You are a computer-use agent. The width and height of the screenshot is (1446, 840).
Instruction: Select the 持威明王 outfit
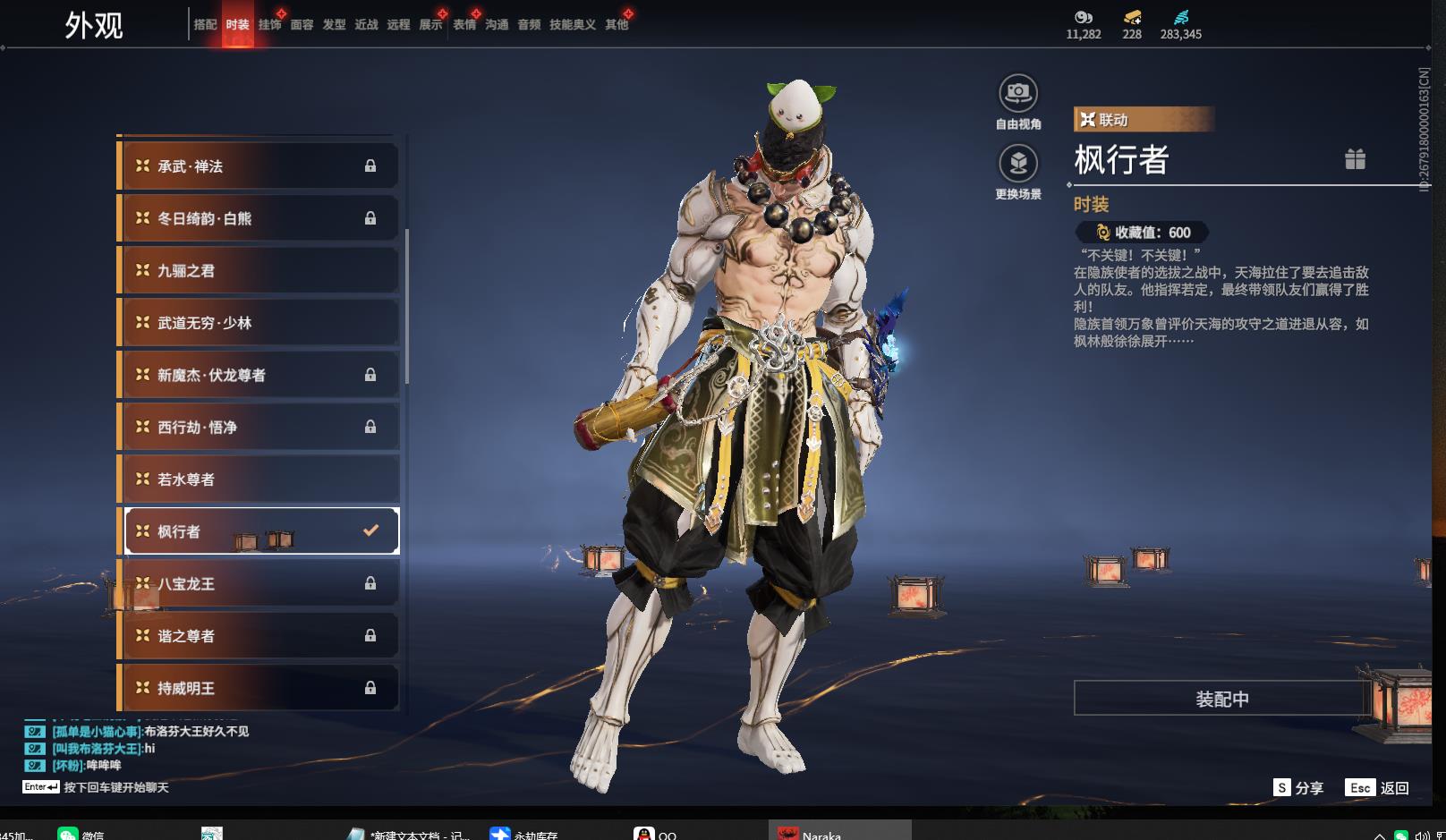coord(259,688)
